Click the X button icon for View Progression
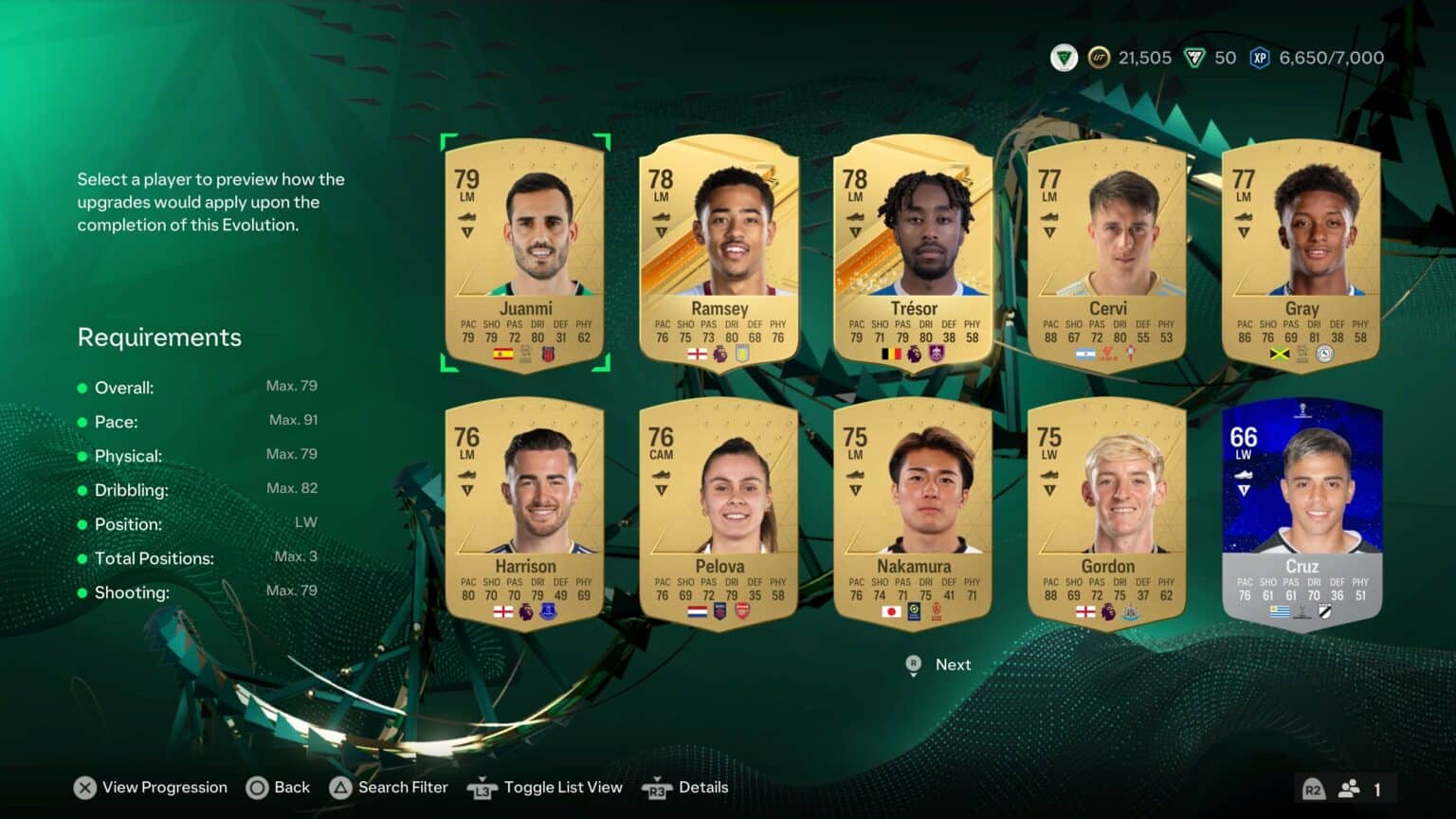This screenshot has height=819, width=1456. pyautogui.click(x=83, y=787)
